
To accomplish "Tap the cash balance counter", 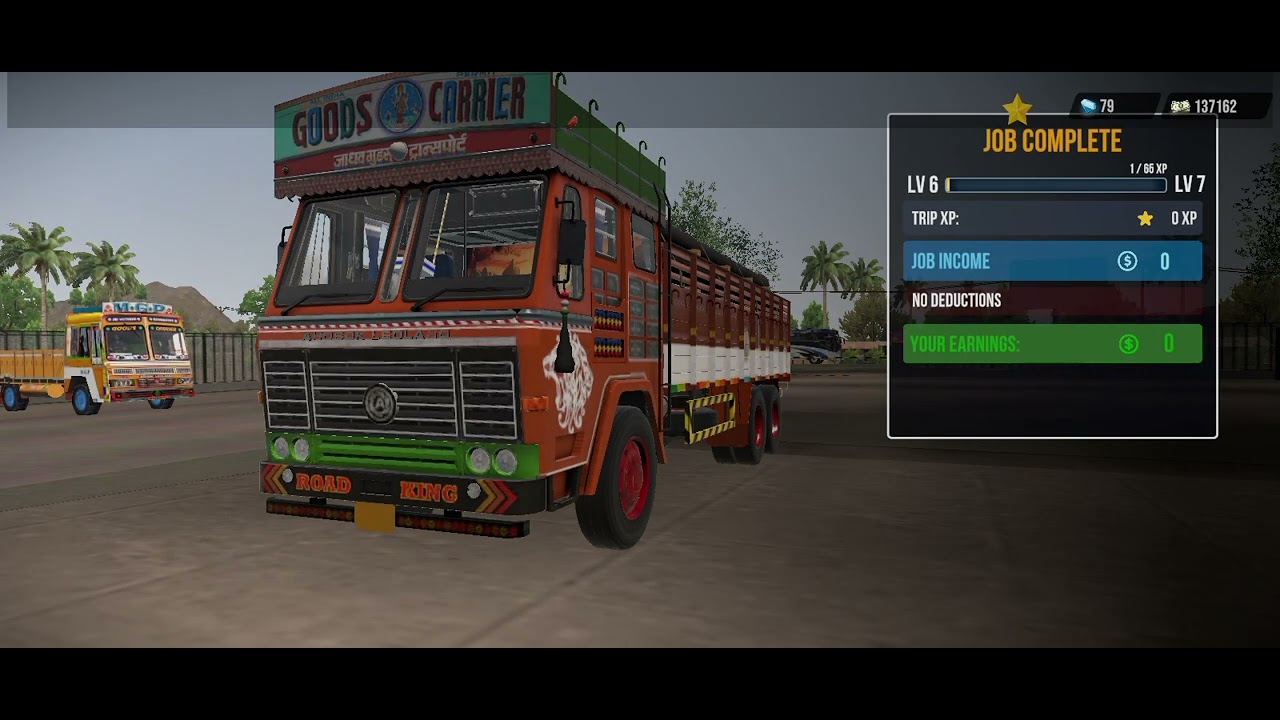I will coord(1205,106).
